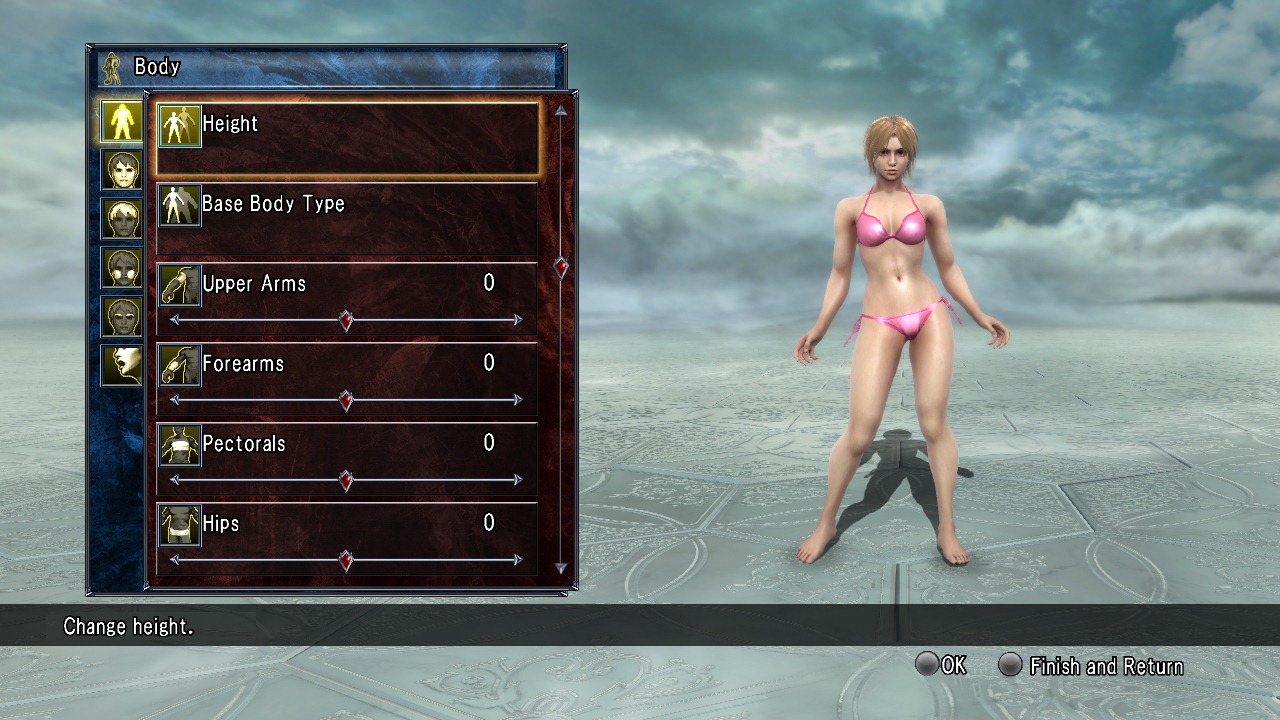Select the highlighted eyebrows tab
1280x720 pixels.
[121, 316]
